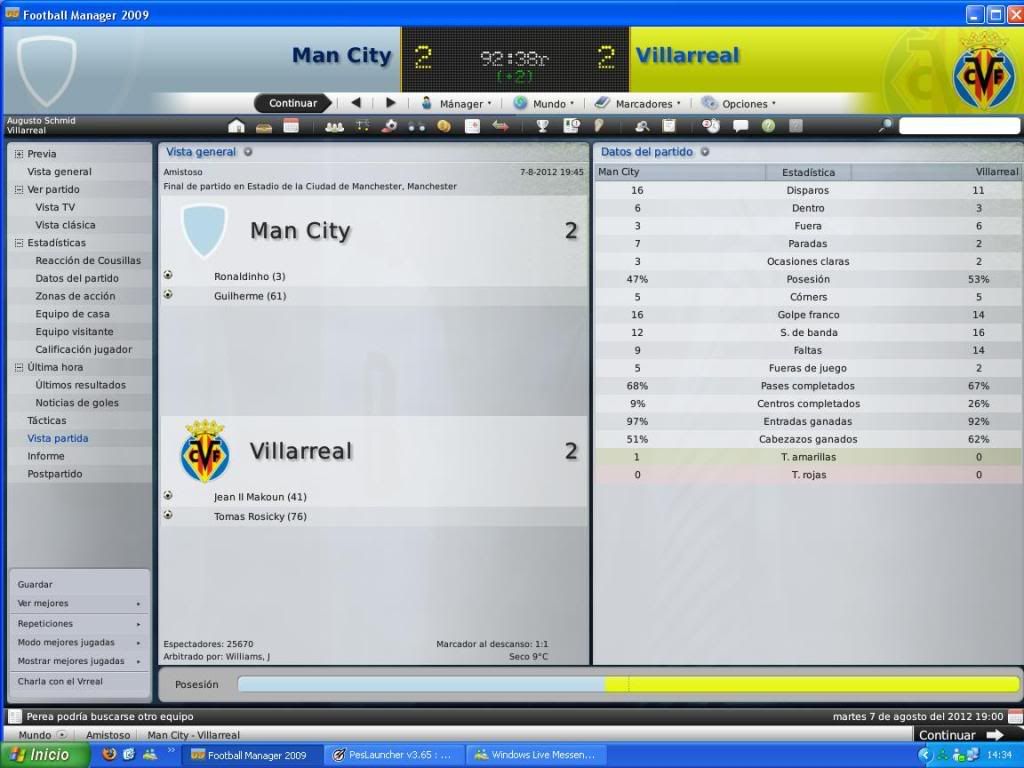Open Noticias de goles
Image resolution: width=1024 pixels, height=768 pixels.
click(x=77, y=403)
